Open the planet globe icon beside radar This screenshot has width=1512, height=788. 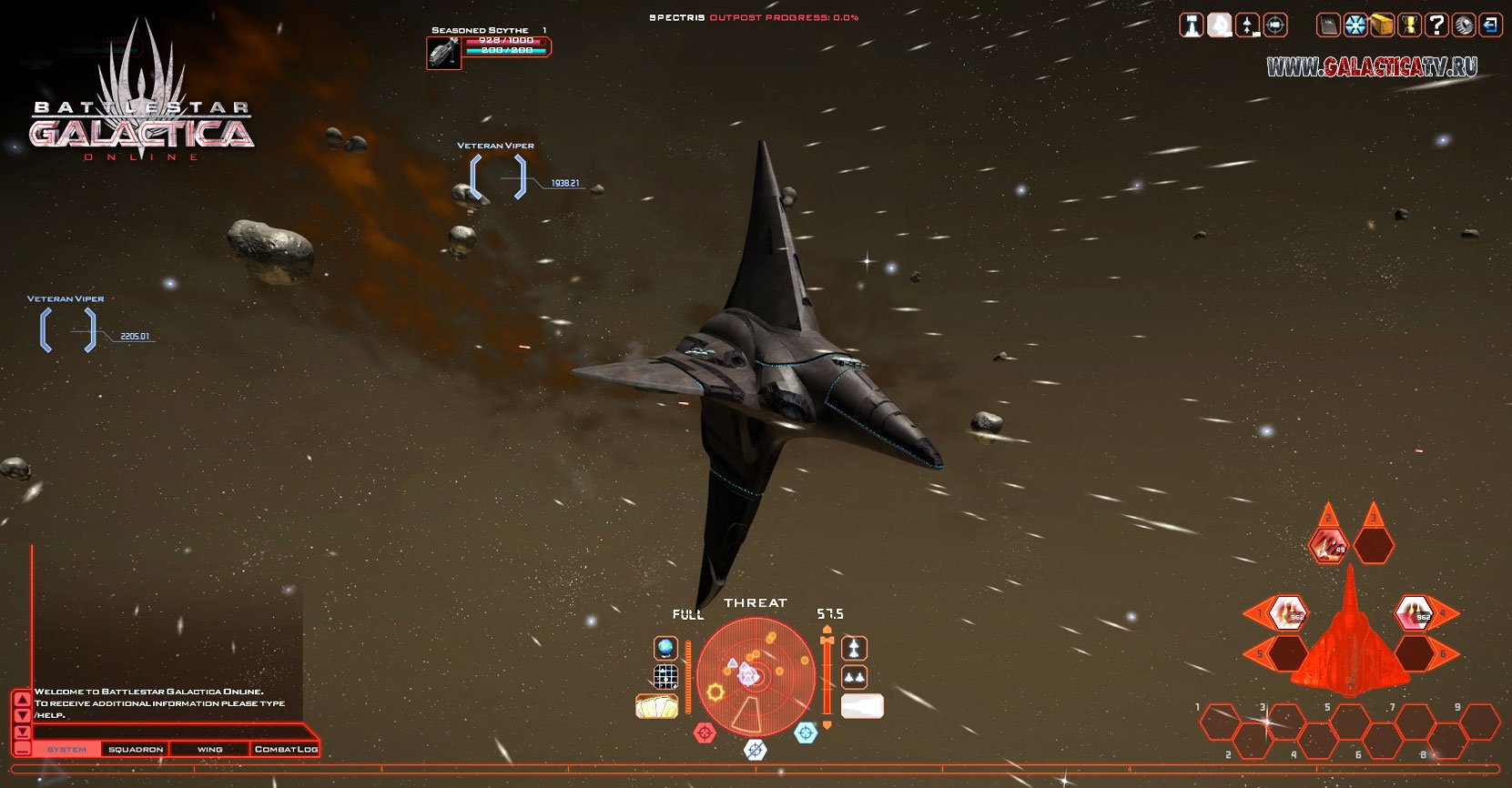point(665,648)
